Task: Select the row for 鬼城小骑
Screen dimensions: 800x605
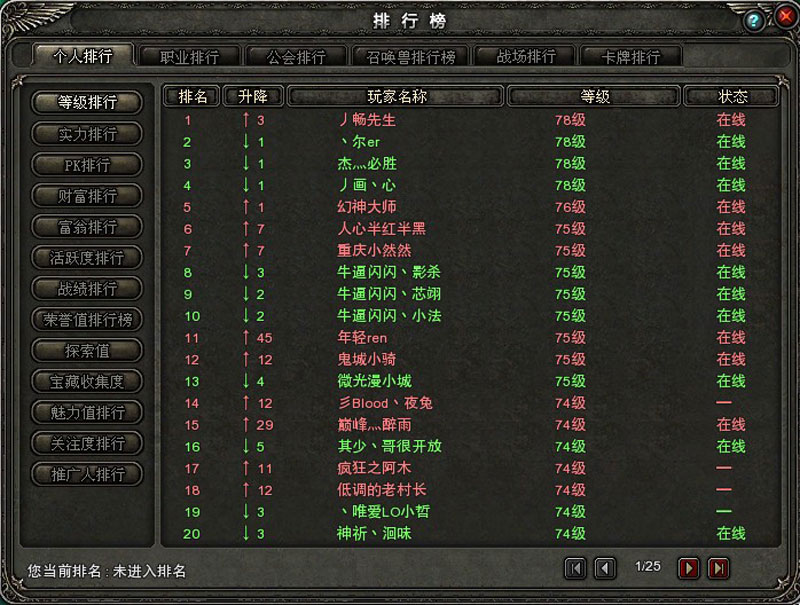Action: (x=367, y=359)
